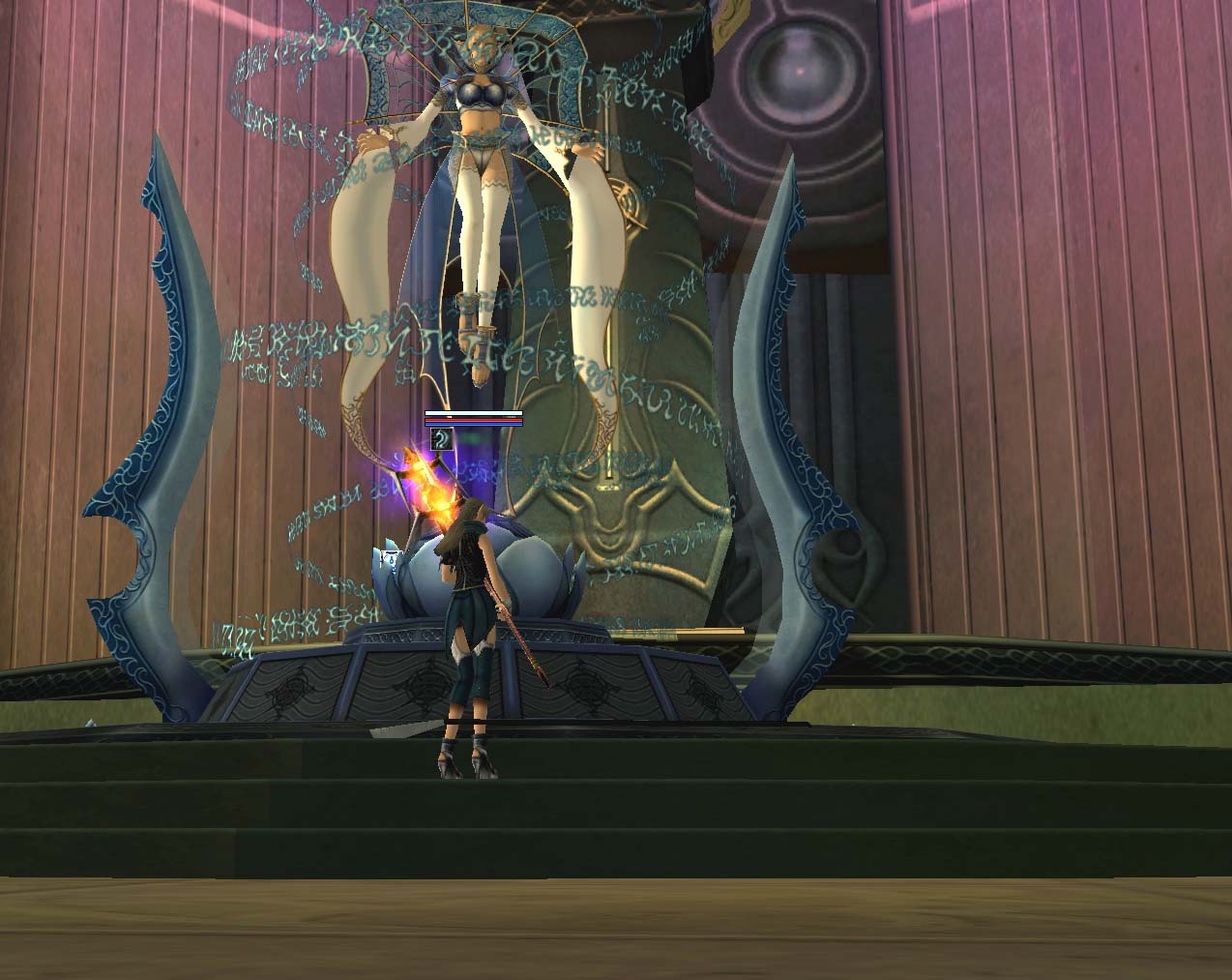Click the swirl buff icon under the health bars
The height and width of the screenshot is (980, 1232).
[440, 438]
